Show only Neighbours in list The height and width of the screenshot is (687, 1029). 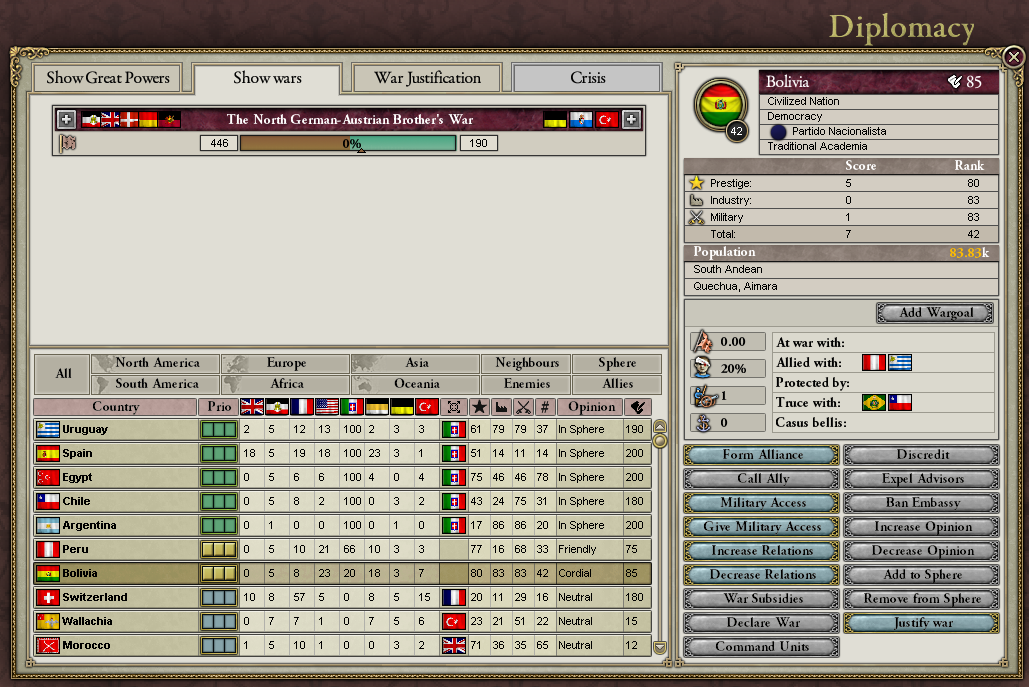526,363
